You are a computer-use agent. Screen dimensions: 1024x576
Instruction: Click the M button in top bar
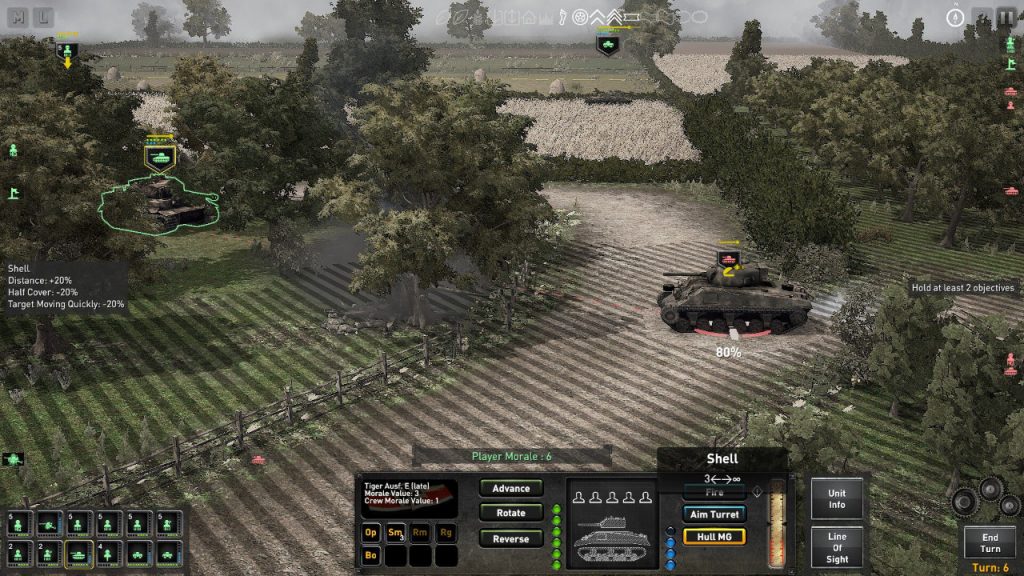click(x=17, y=16)
